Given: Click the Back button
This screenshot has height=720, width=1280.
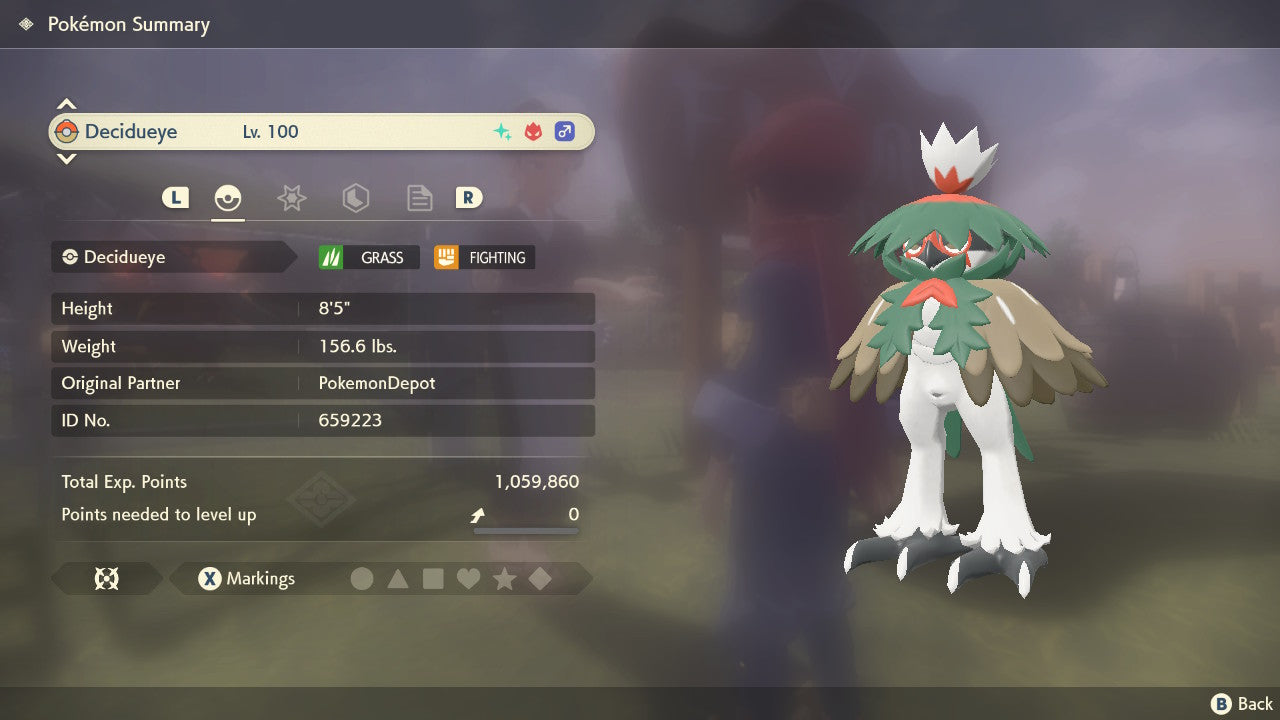Looking at the screenshot, I should (x=1242, y=704).
